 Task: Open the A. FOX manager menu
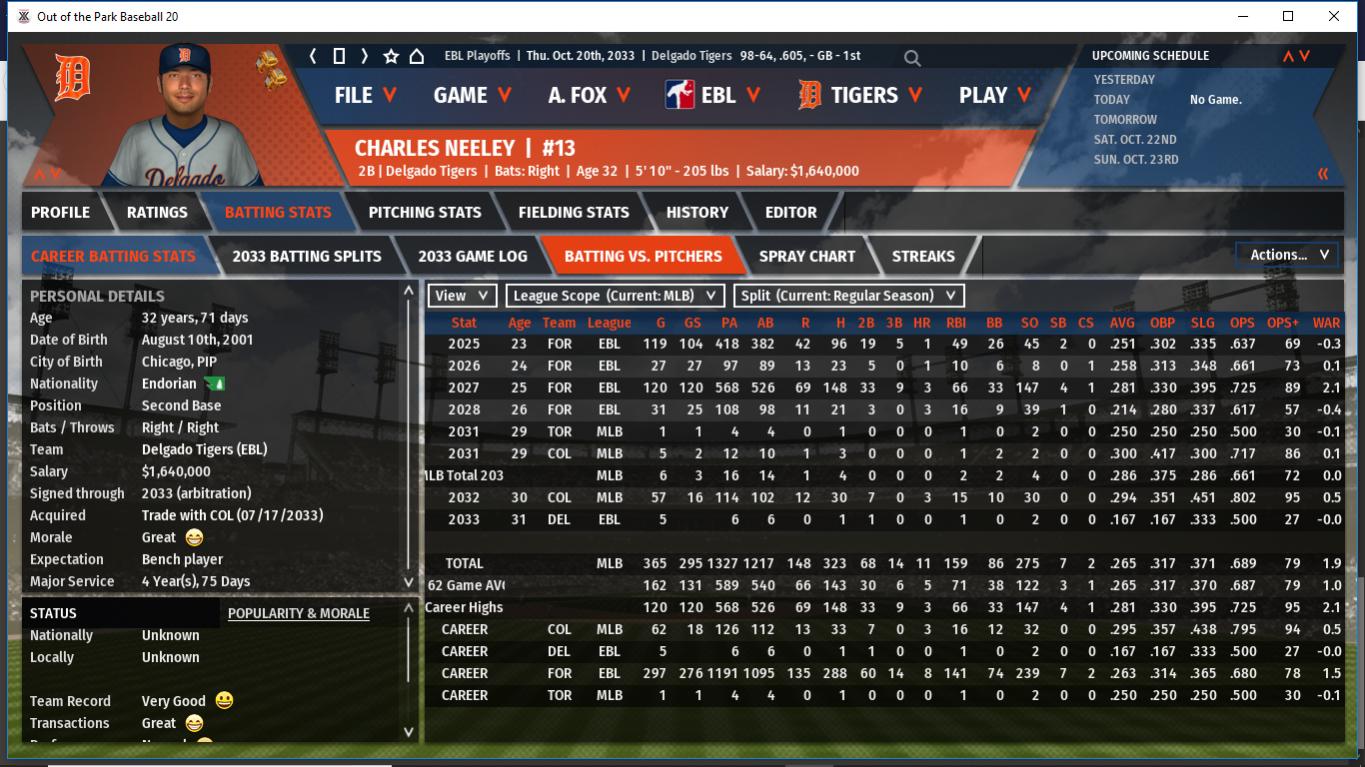point(589,95)
